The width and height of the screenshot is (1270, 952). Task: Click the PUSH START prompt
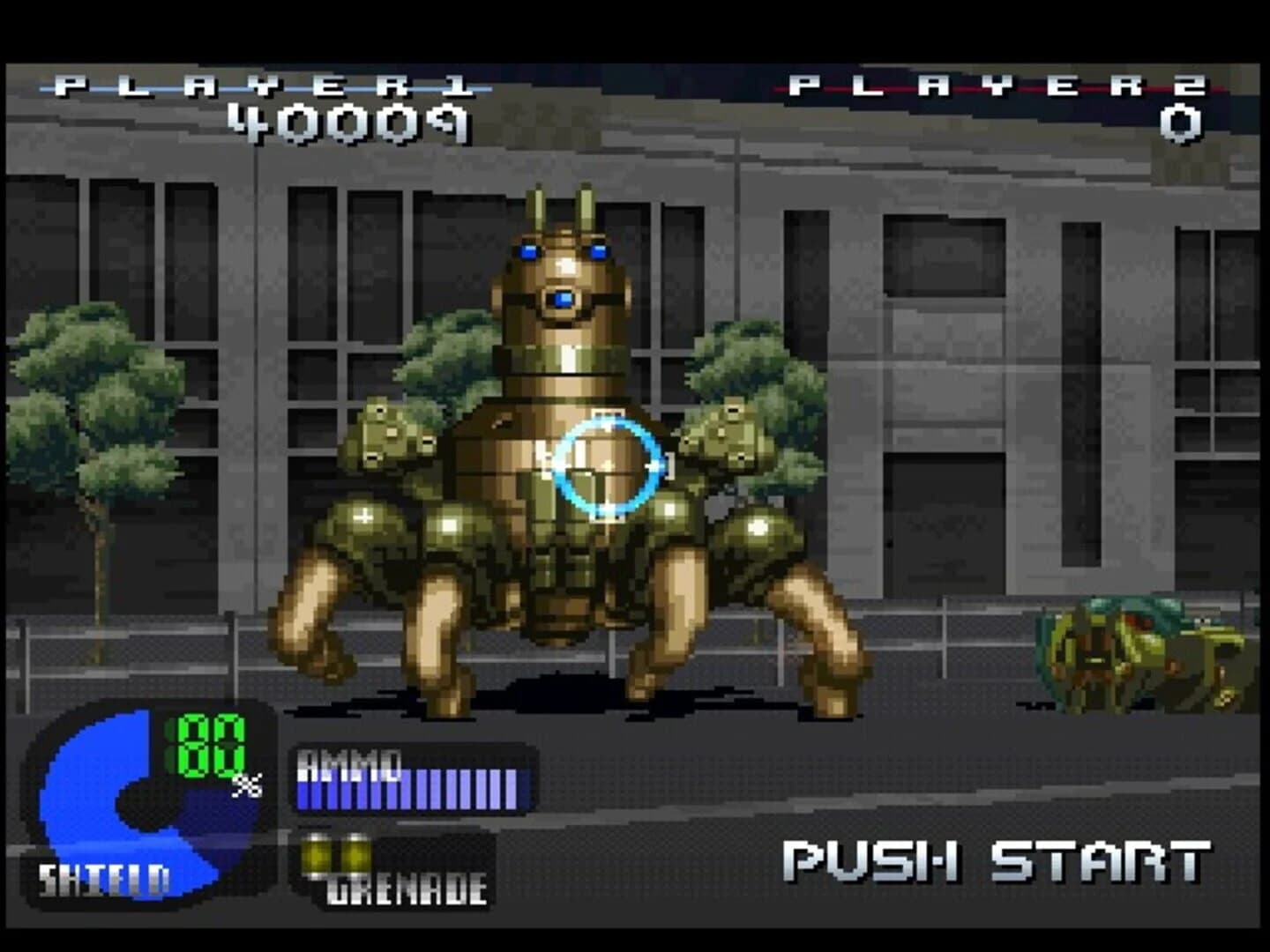(x=997, y=859)
